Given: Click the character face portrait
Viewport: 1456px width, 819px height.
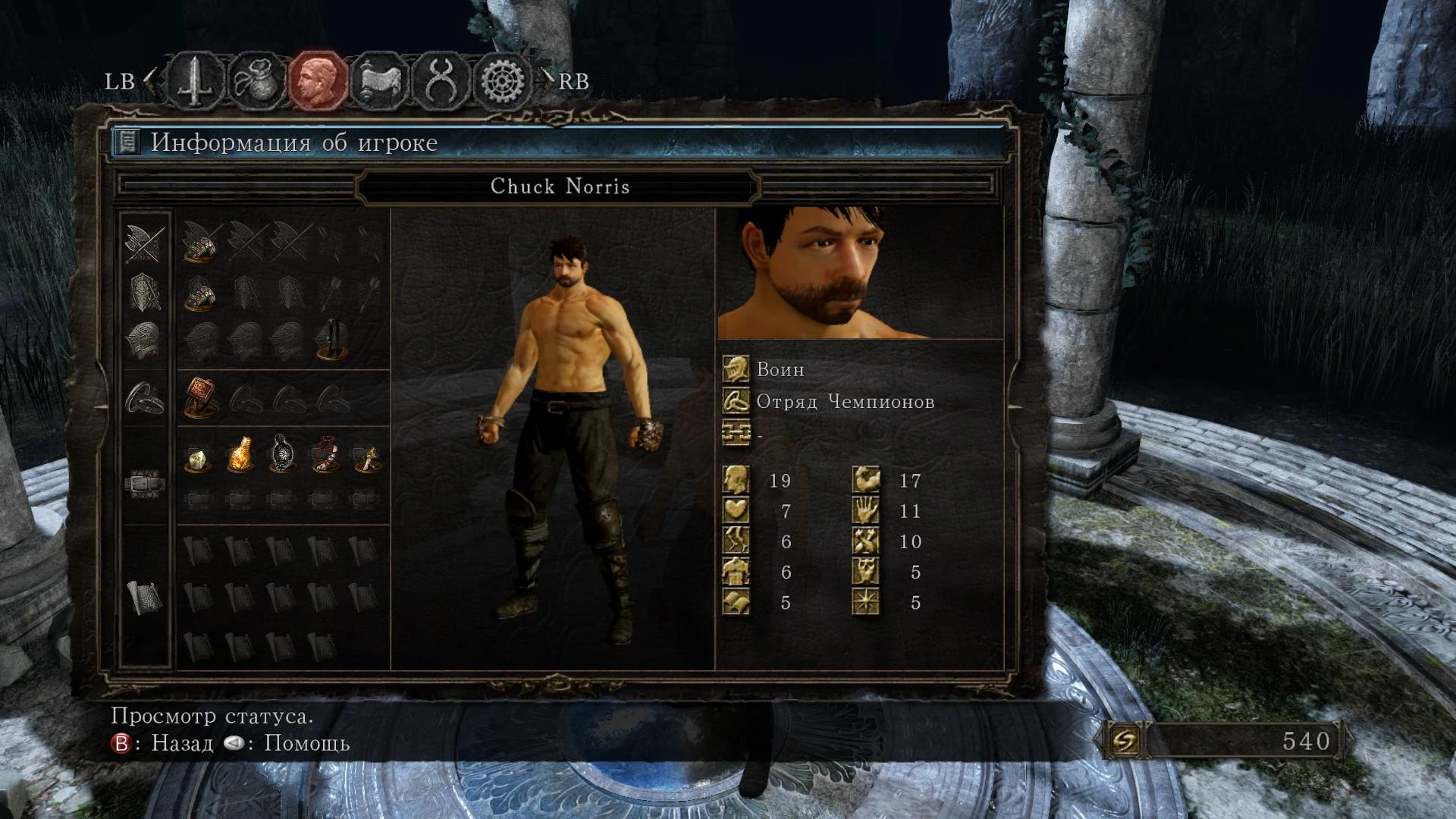Looking at the screenshot, I should pos(860,273).
